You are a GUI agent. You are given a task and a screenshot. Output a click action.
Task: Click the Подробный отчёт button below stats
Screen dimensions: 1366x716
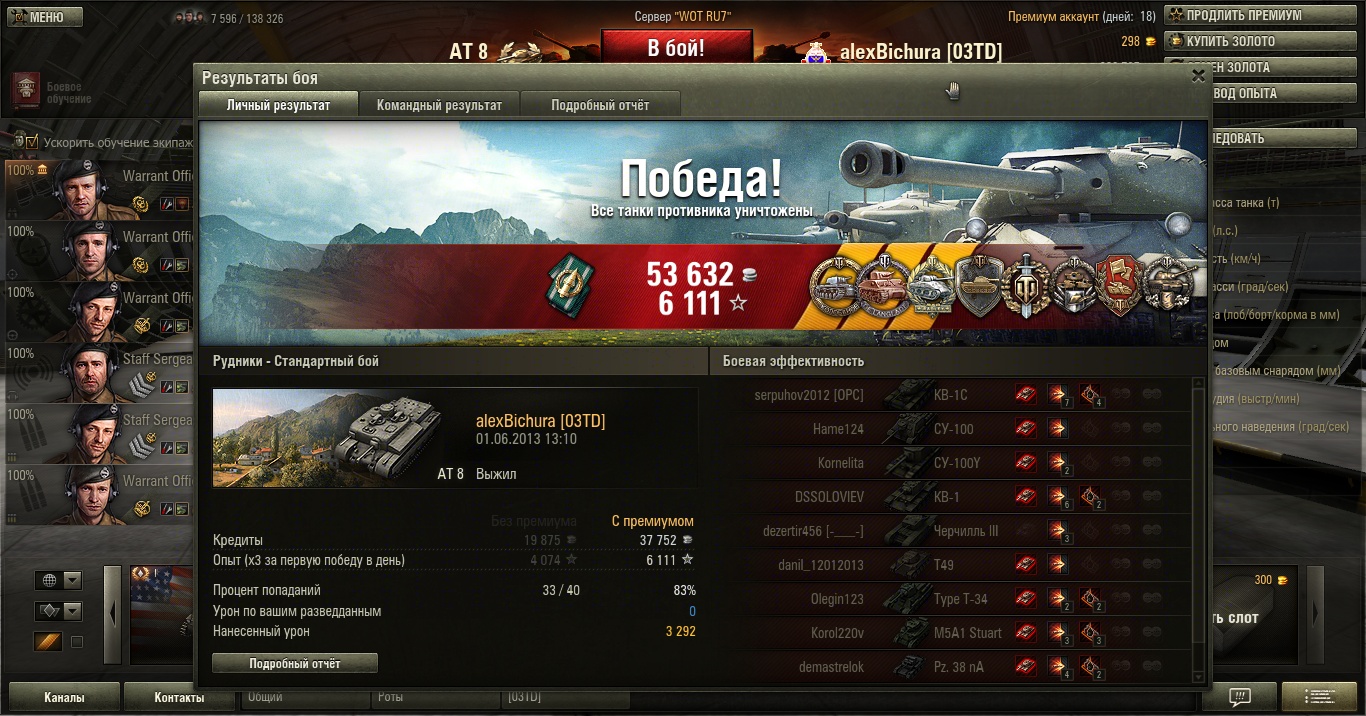coord(295,664)
